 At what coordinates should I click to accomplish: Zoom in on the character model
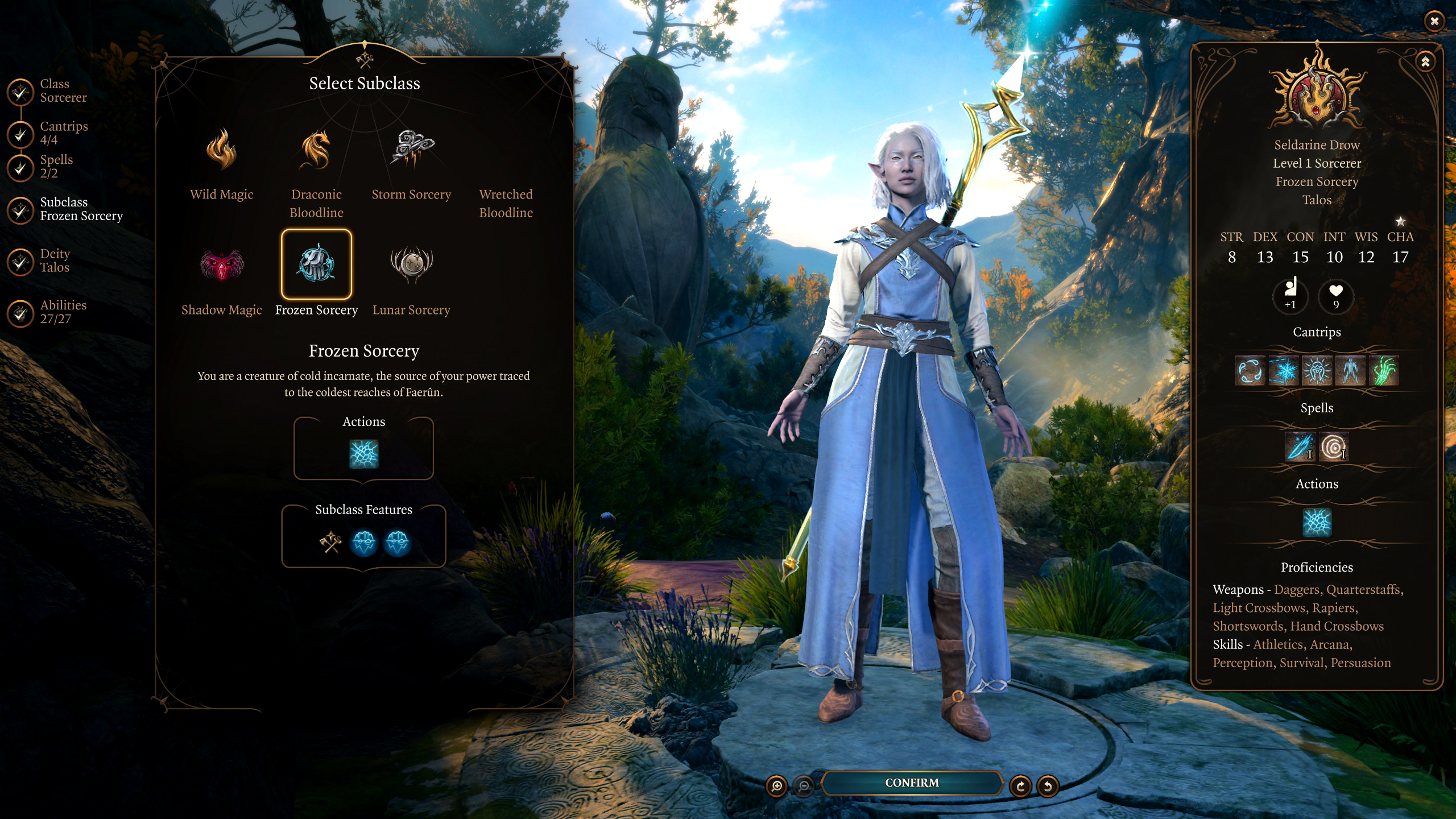[x=776, y=786]
